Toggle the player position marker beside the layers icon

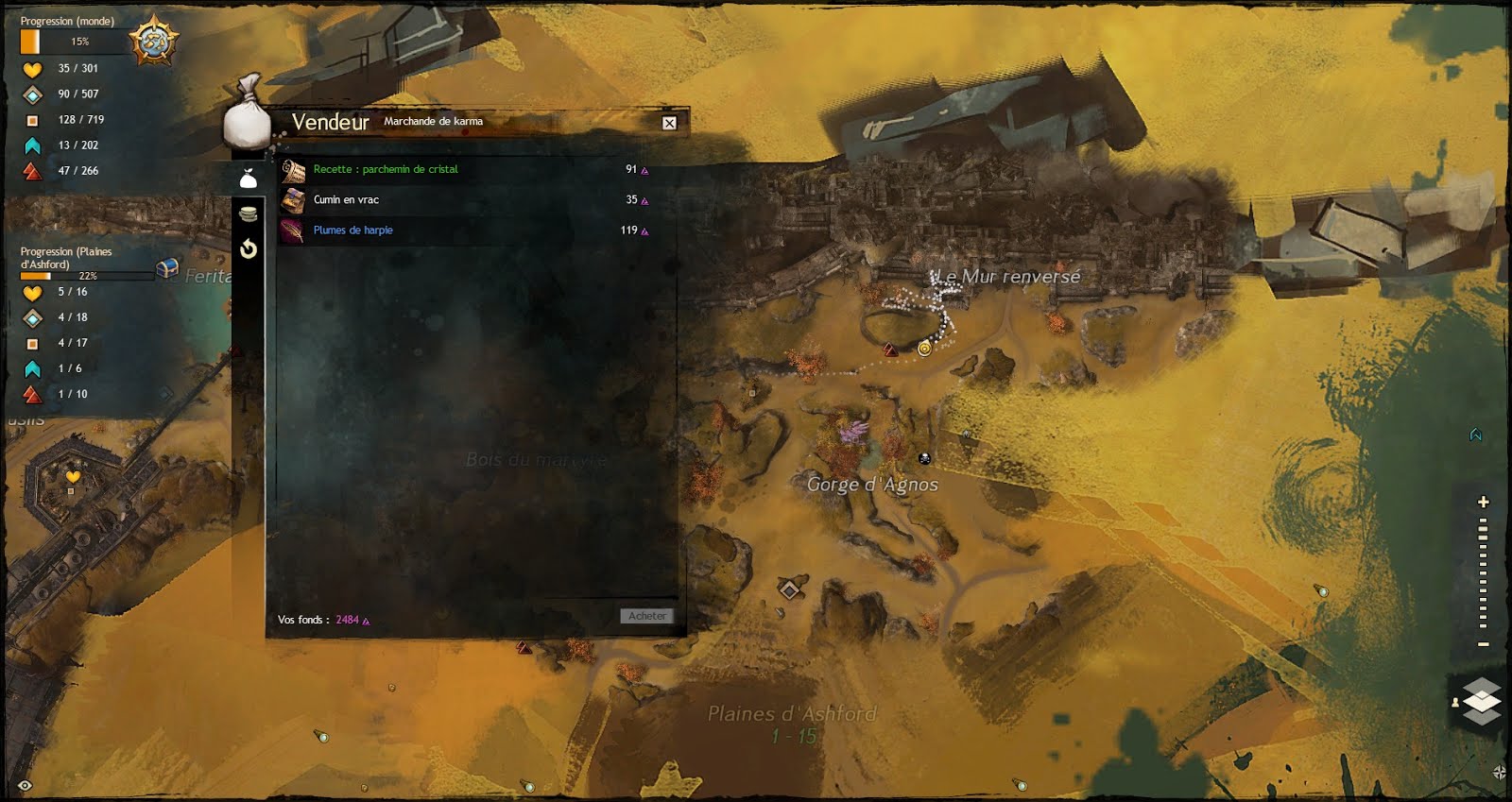click(1454, 701)
